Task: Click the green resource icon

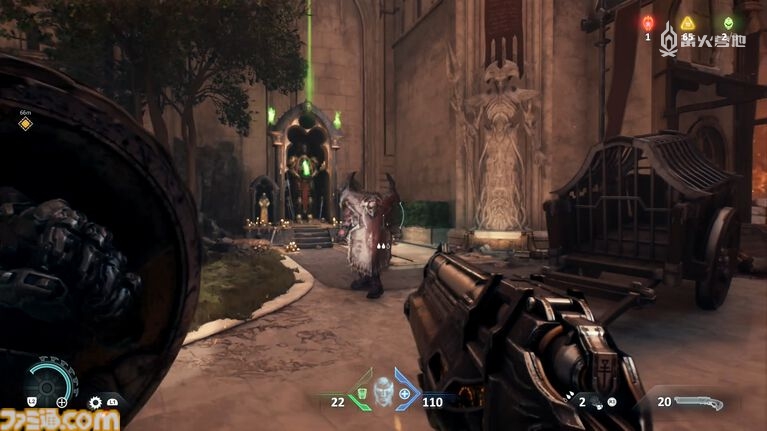Action: coord(727,23)
